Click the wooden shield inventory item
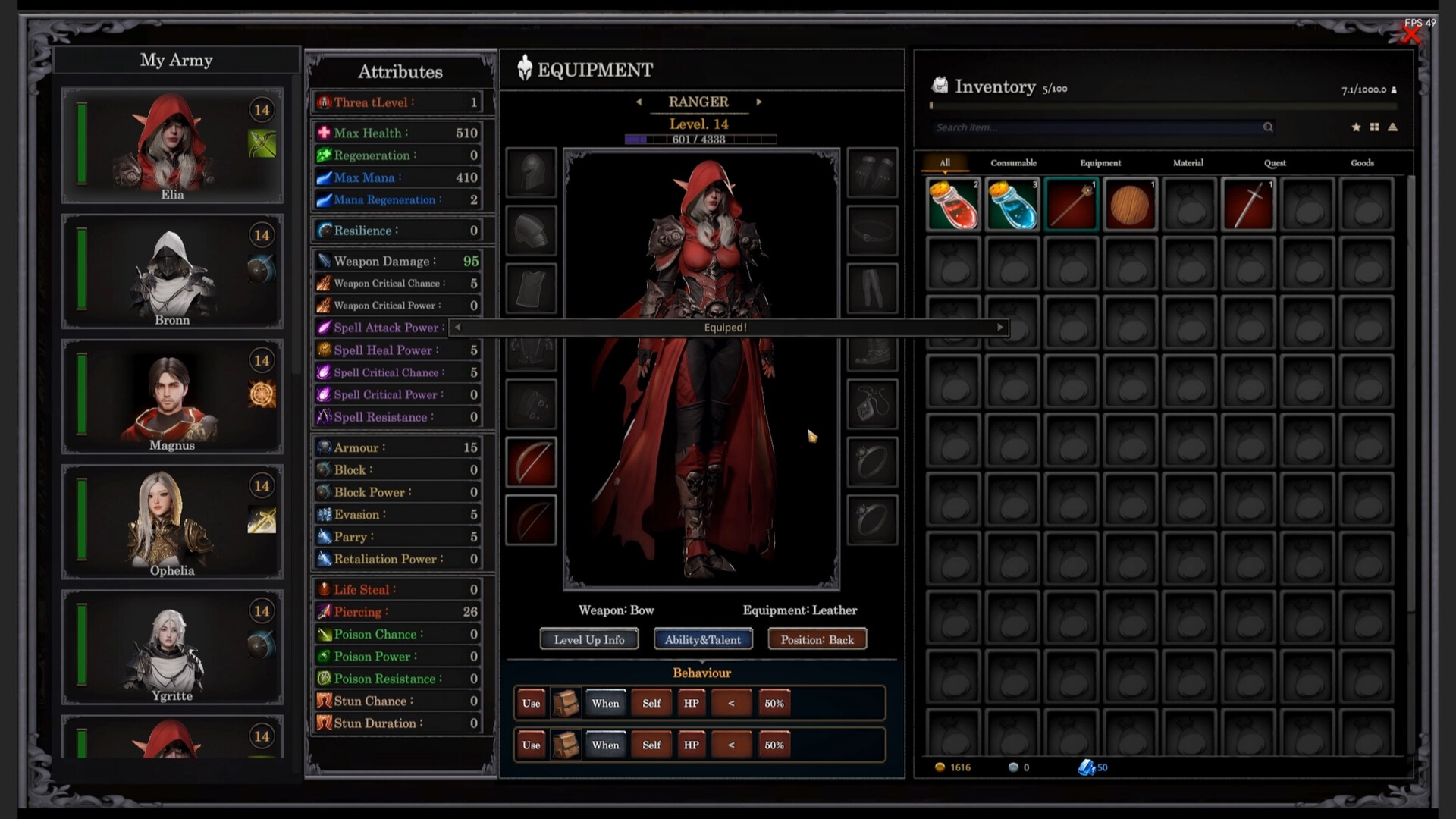 (1130, 203)
